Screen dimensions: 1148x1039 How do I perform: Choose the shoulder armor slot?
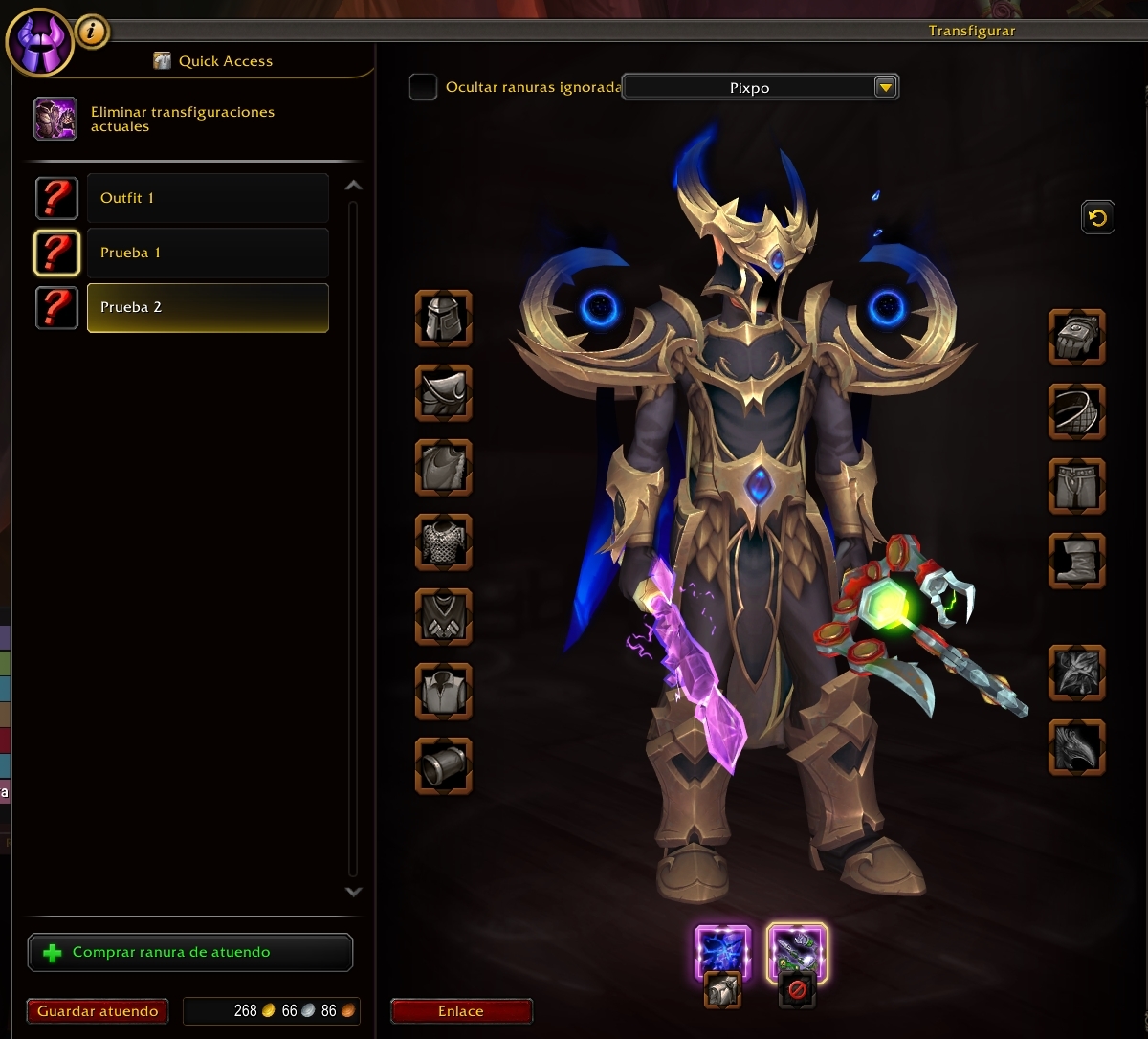tap(444, 392)
